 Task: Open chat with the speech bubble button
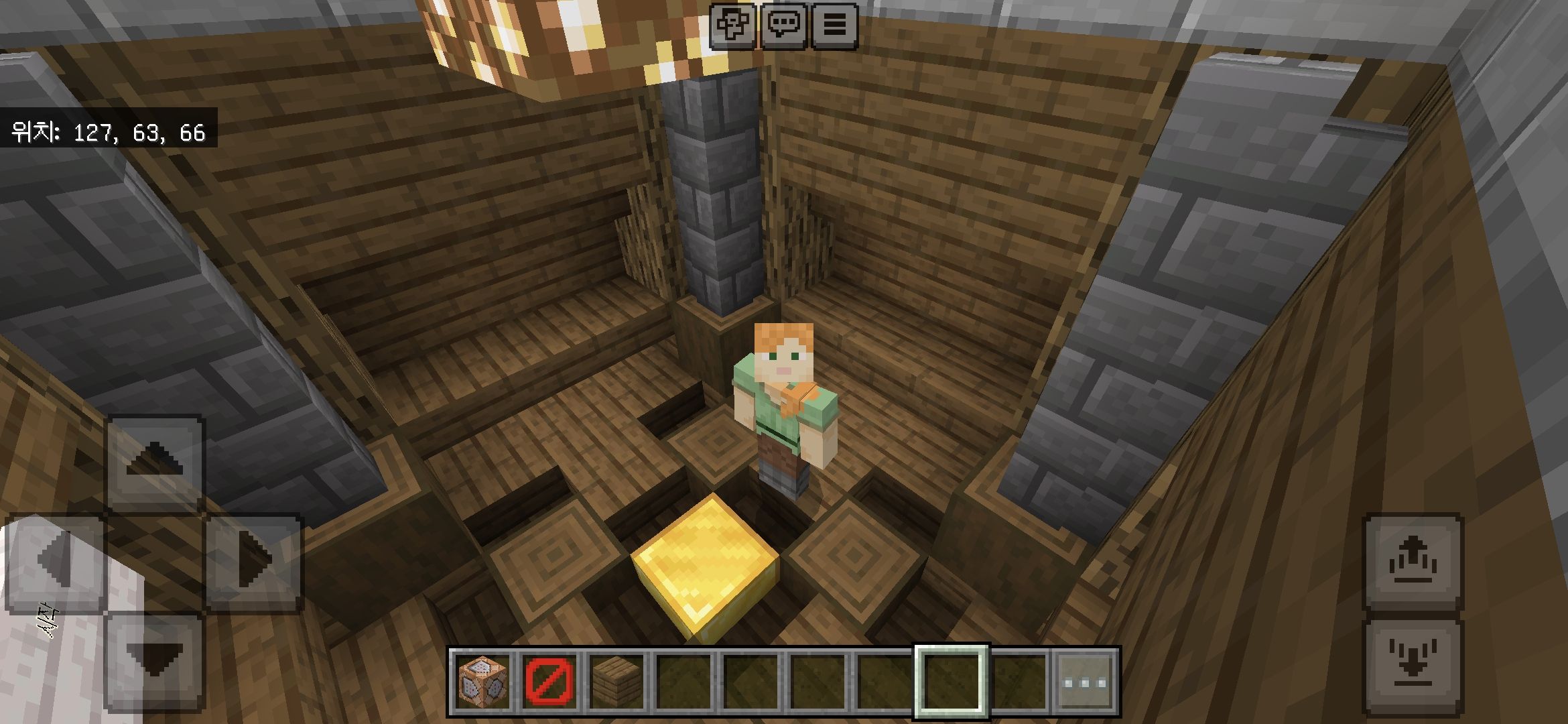pos(783,25)
